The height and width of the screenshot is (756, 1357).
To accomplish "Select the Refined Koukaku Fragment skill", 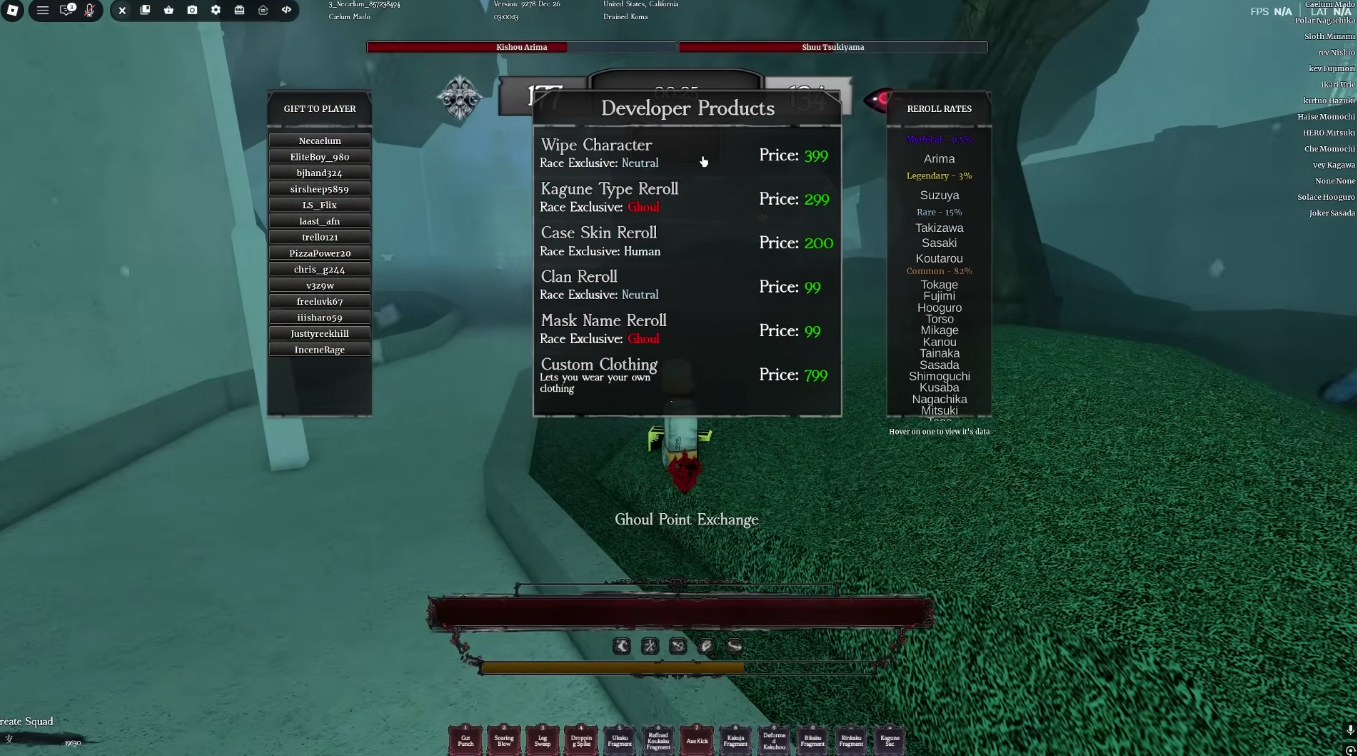I will click(x=658, y=740).
